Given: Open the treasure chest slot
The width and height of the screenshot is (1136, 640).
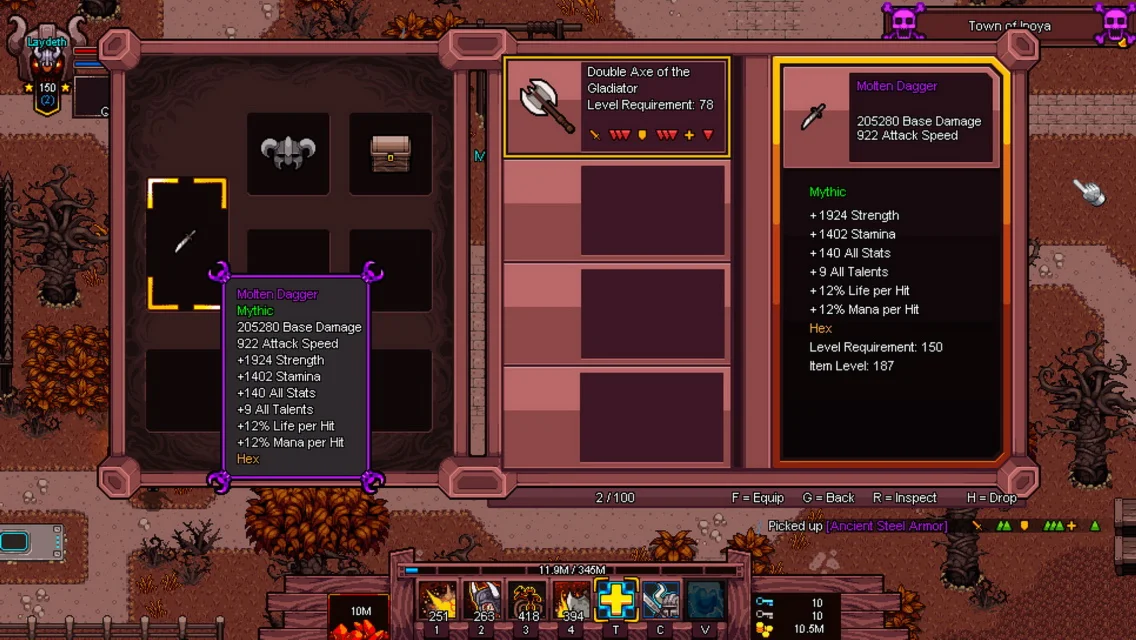Looking at the screenshot, I should coord(390,153).
